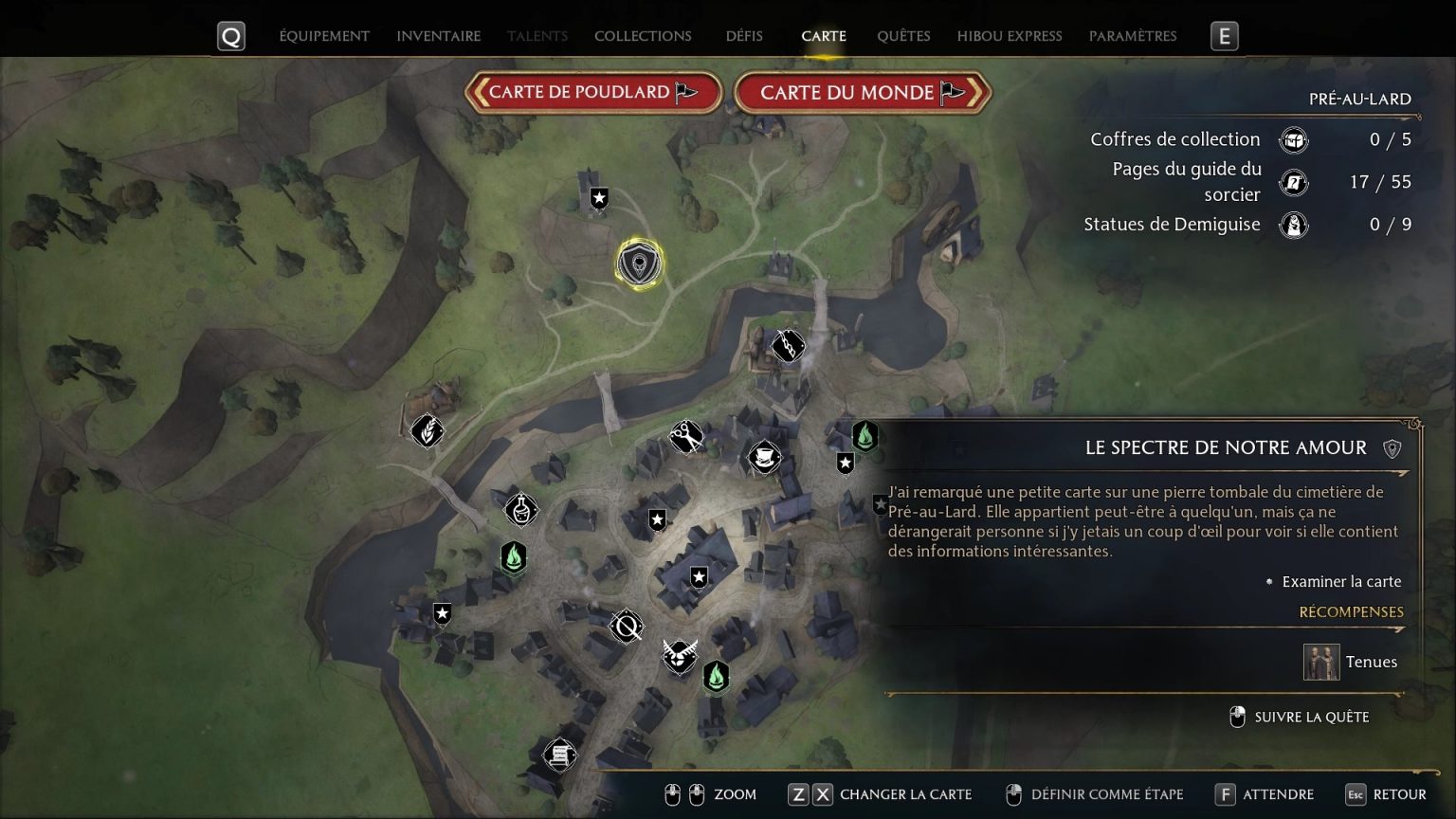Click the Tenues reward thumbnail

pos(1321,662)
